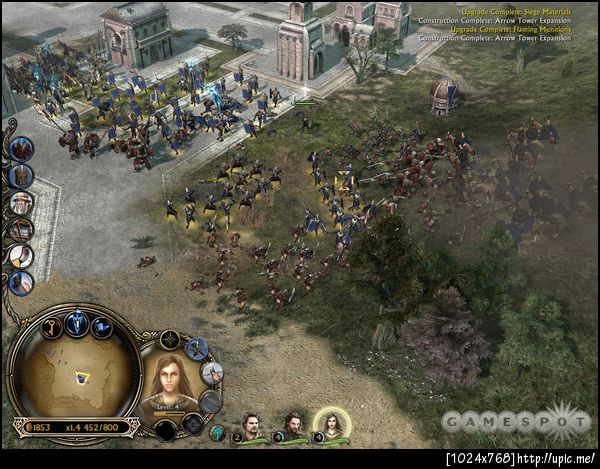
Task: Activate the four-pointed star icon above the portrait
Action: 170,339
